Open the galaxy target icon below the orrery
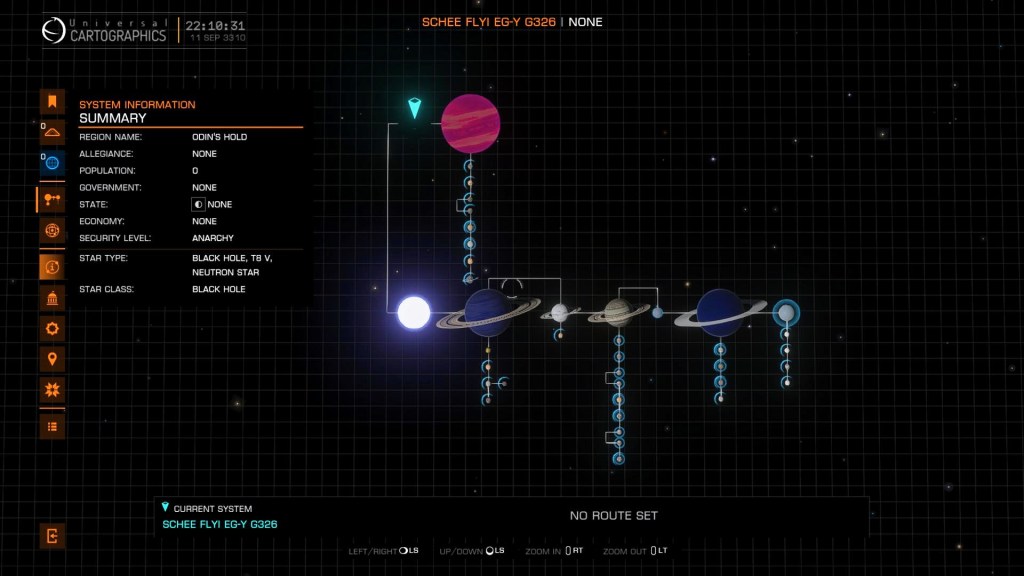This screenshot has width=1024, height=576. 52,231
